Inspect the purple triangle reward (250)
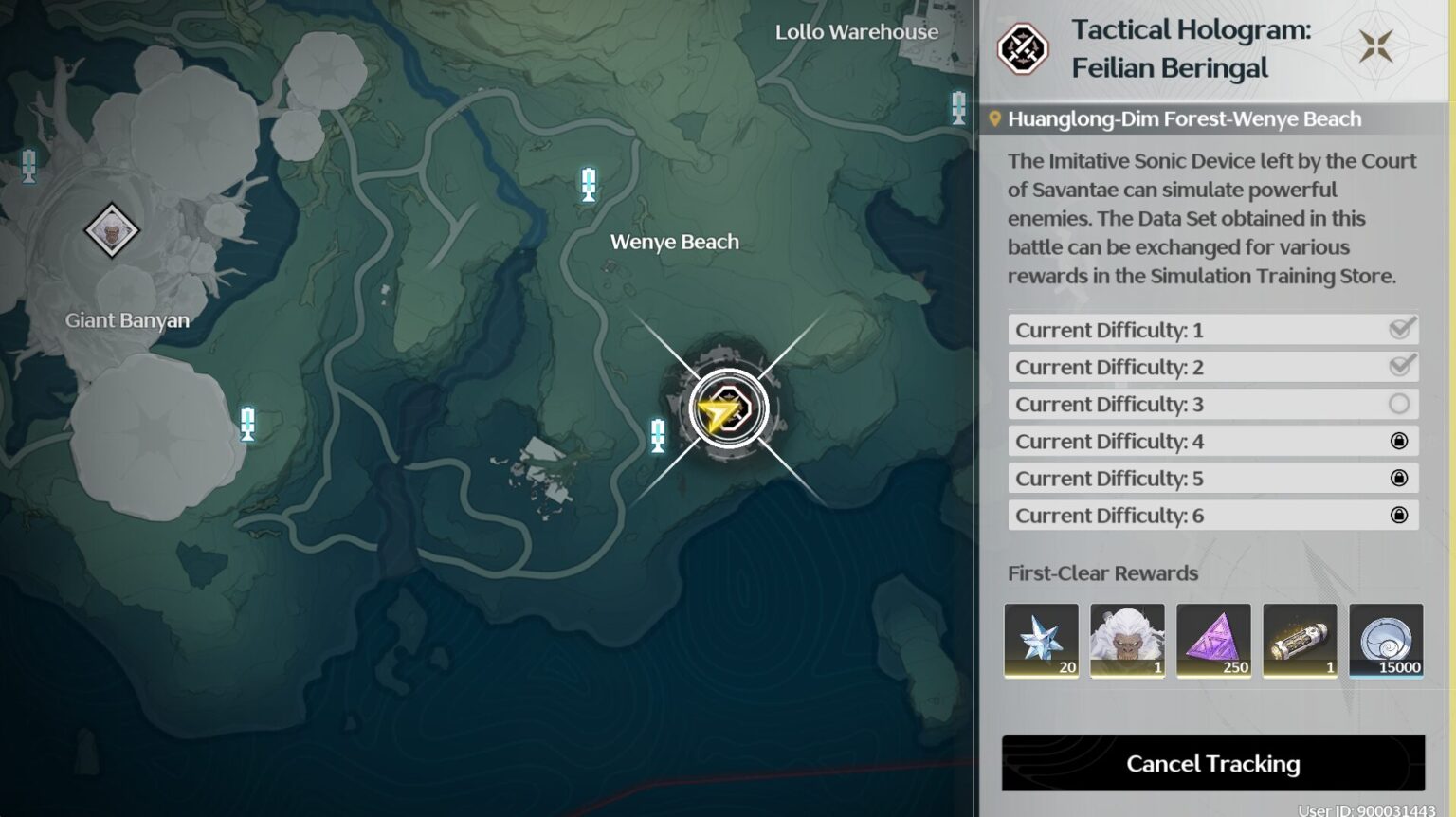 [1213, 641]
